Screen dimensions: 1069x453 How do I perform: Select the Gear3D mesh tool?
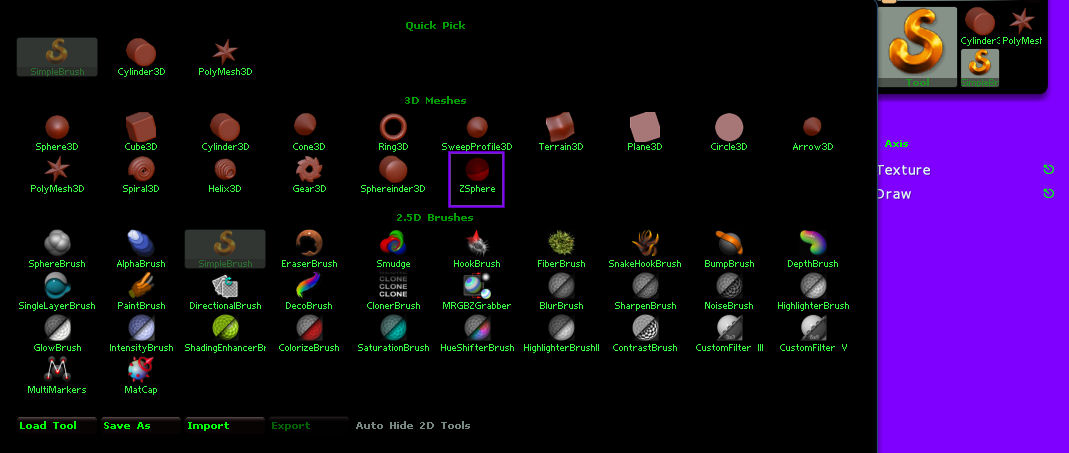(309, 174)
